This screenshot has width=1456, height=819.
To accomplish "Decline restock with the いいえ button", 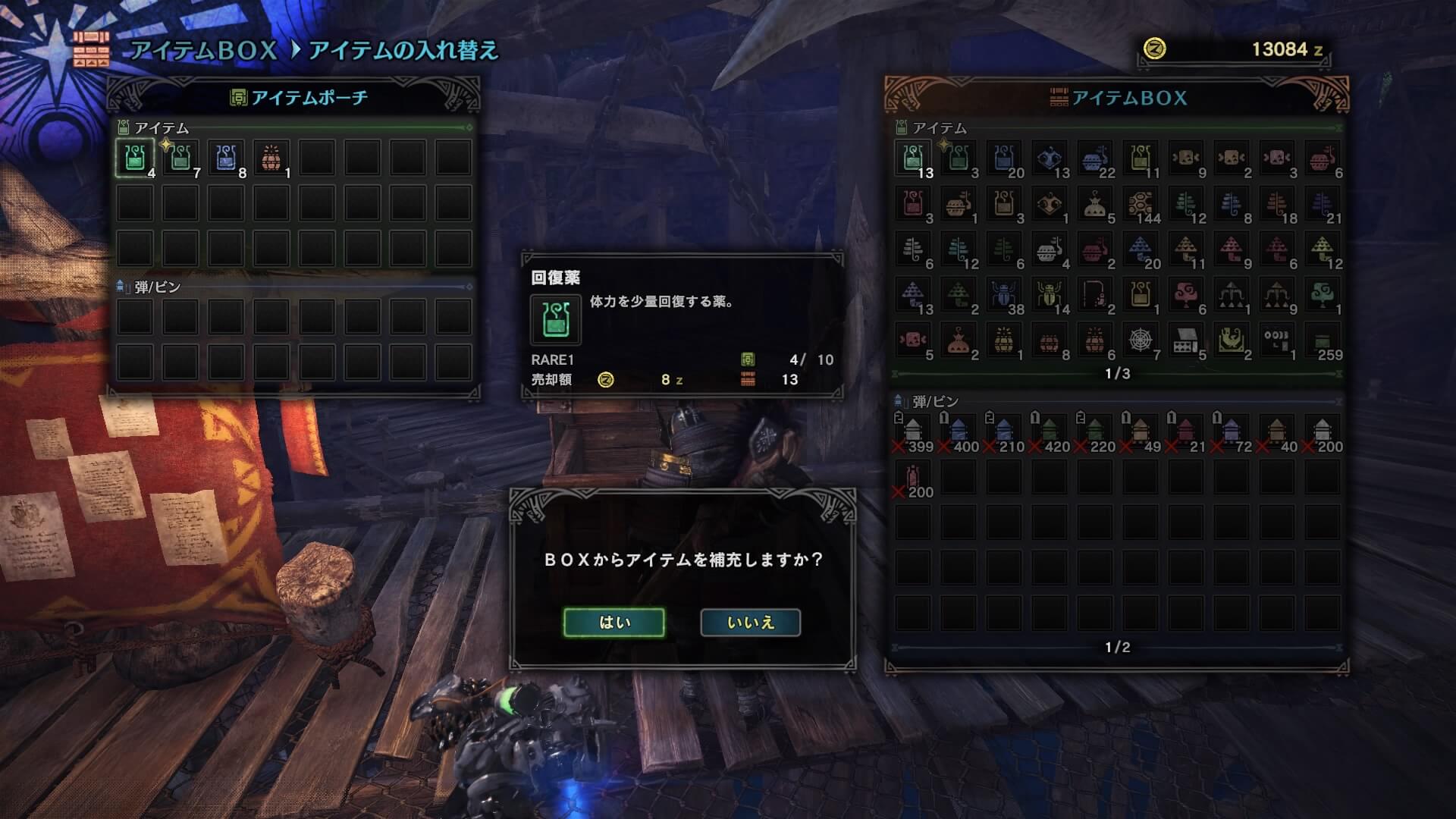I will tap(750, 623).
